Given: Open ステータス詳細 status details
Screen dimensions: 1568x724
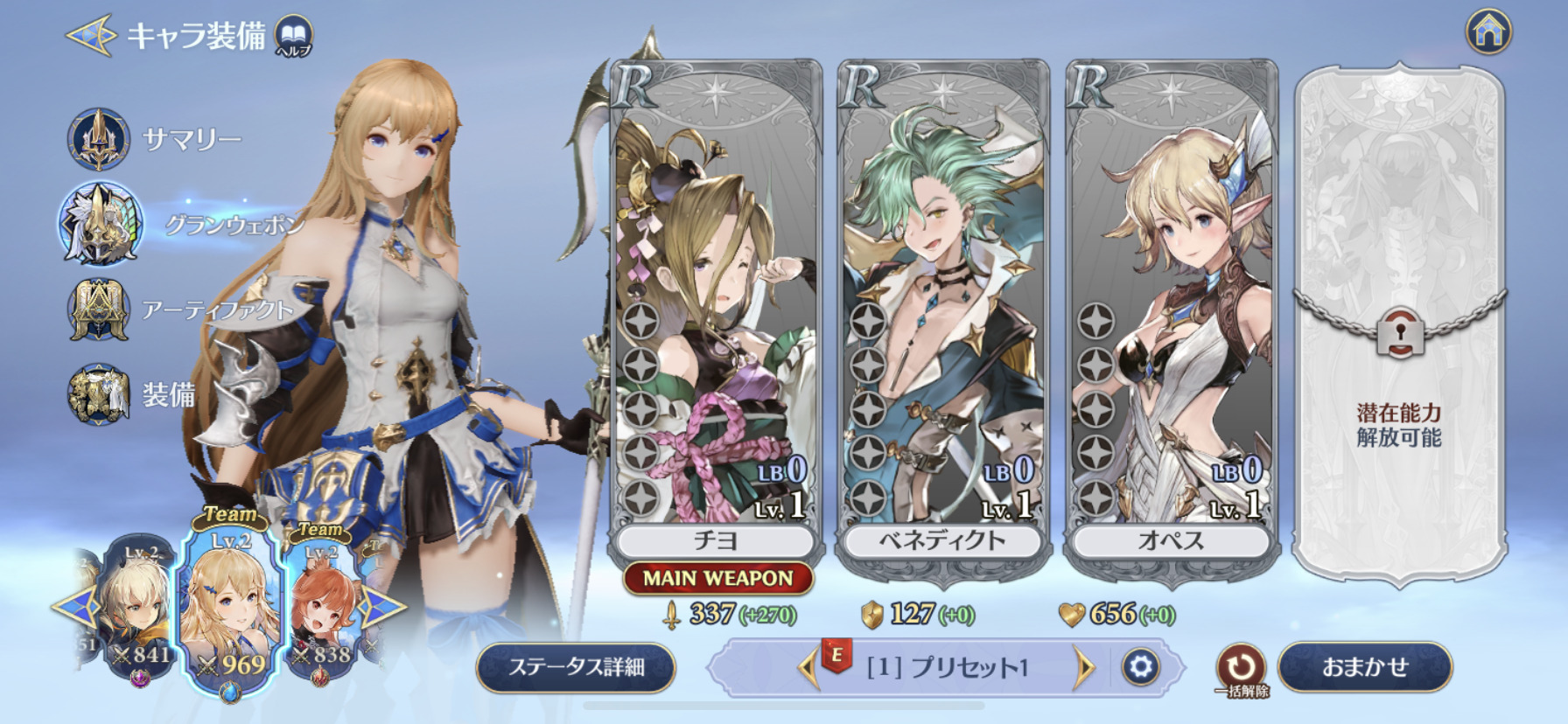Looking at the screenshot, I should tap(577, 668).
